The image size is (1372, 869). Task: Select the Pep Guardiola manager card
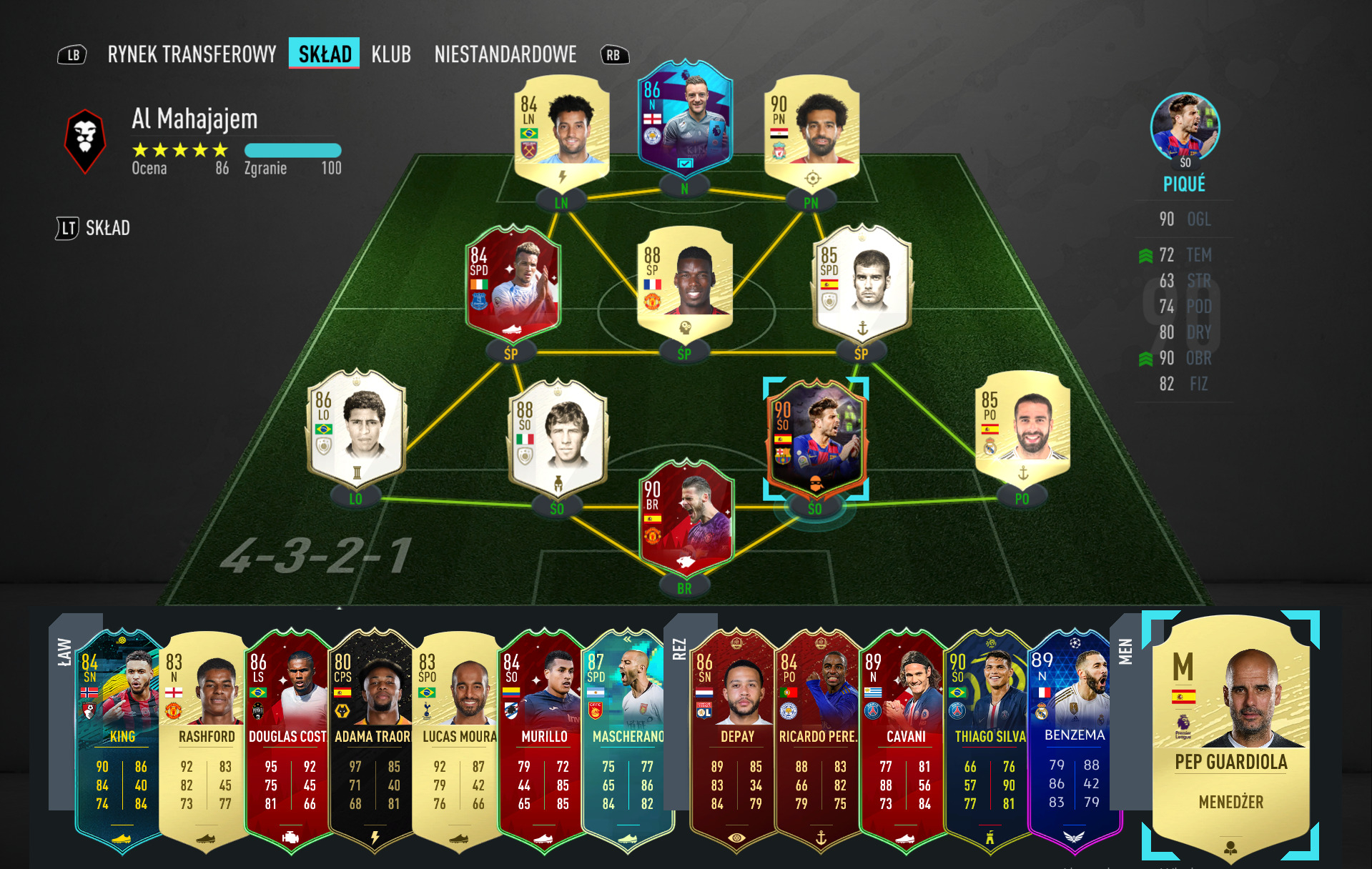1230,736
